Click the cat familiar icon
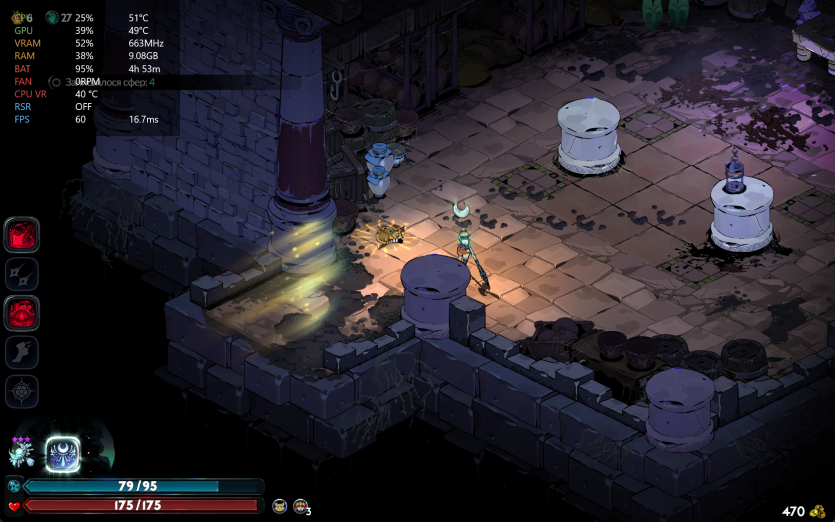Screen dimensions: 835x522 [279, 507]
